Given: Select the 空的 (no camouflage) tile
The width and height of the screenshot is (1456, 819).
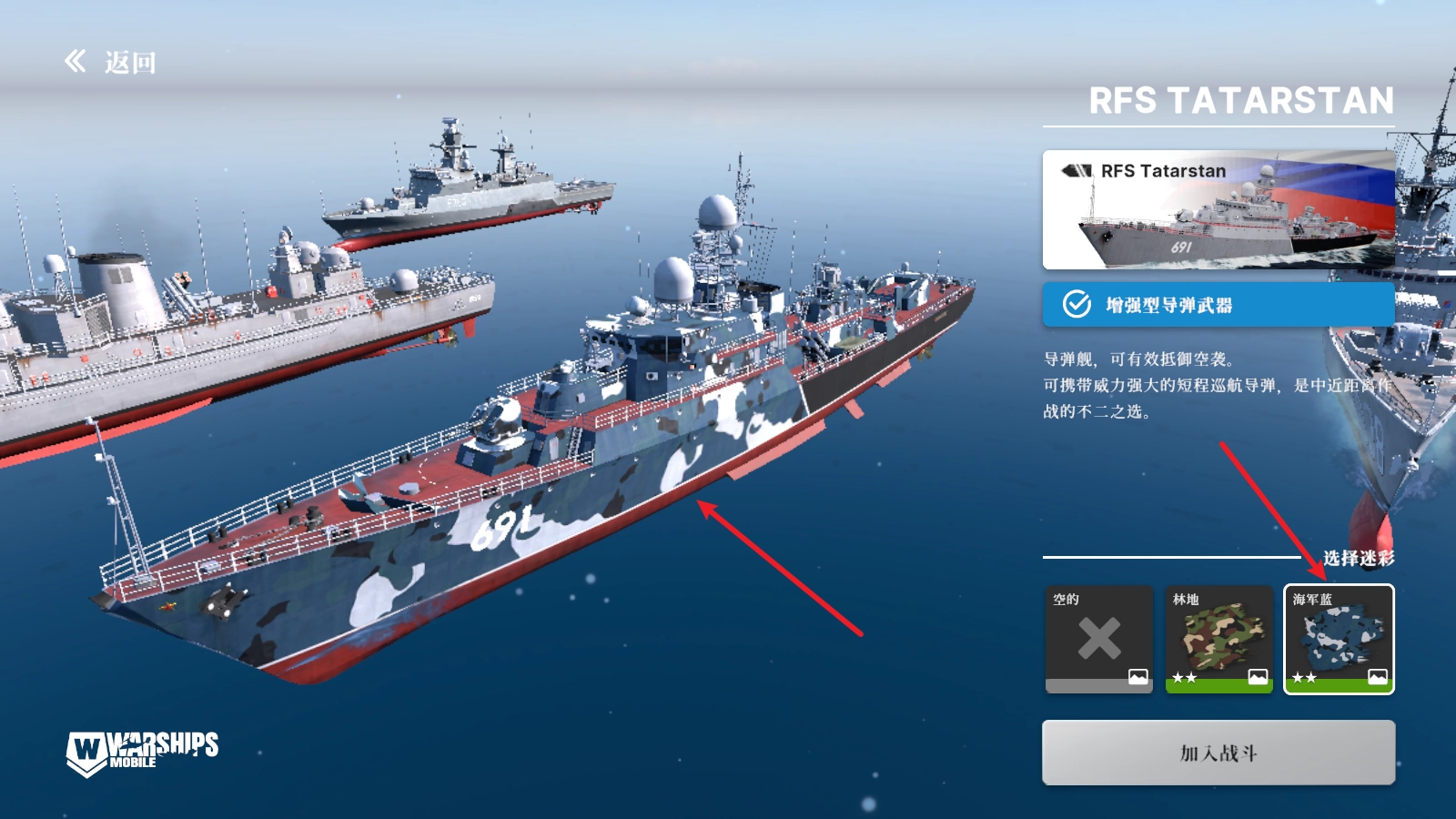Looking at the screenshot, I should tap(1098, 639).
